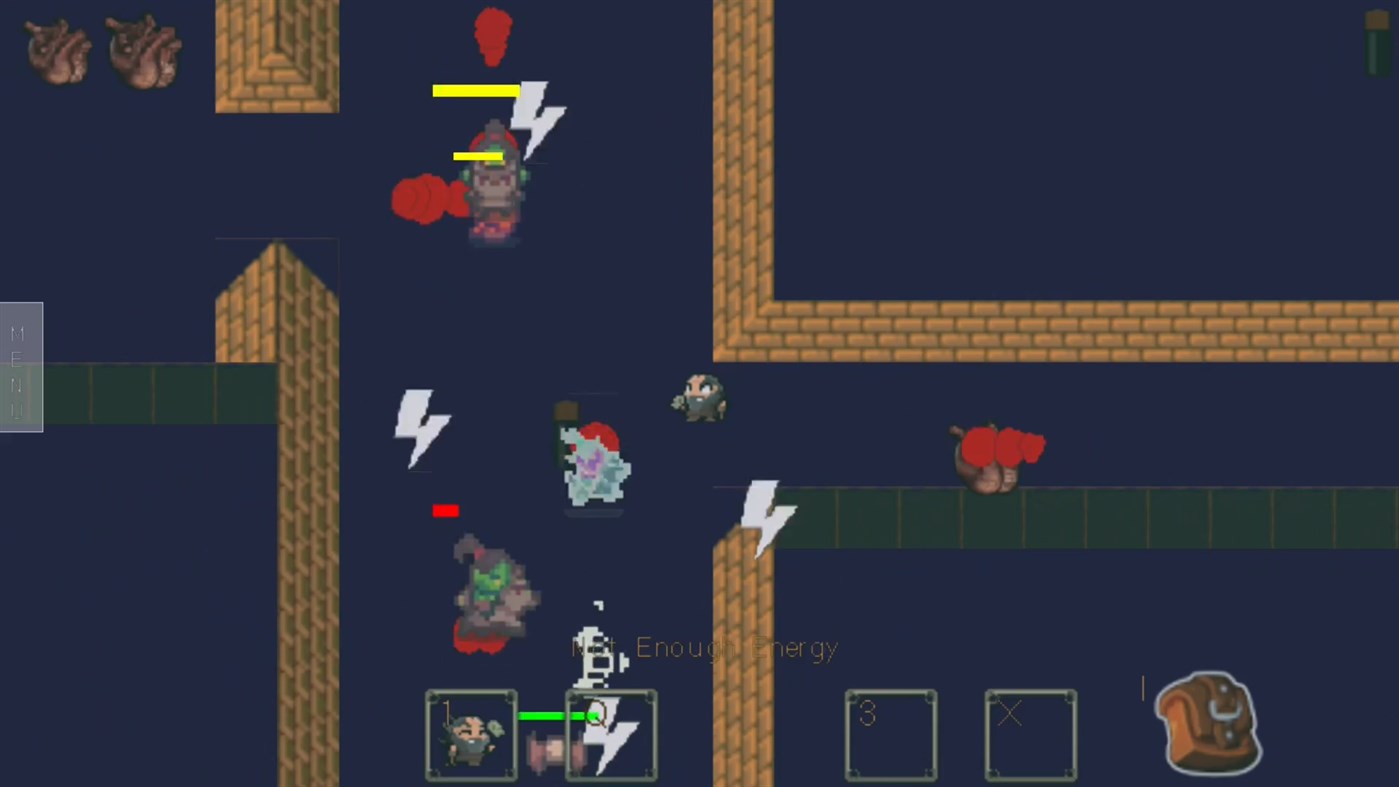Click the yellow health bar above the player
Screen dimensions: 1399x787
click(x=476, y=91)
